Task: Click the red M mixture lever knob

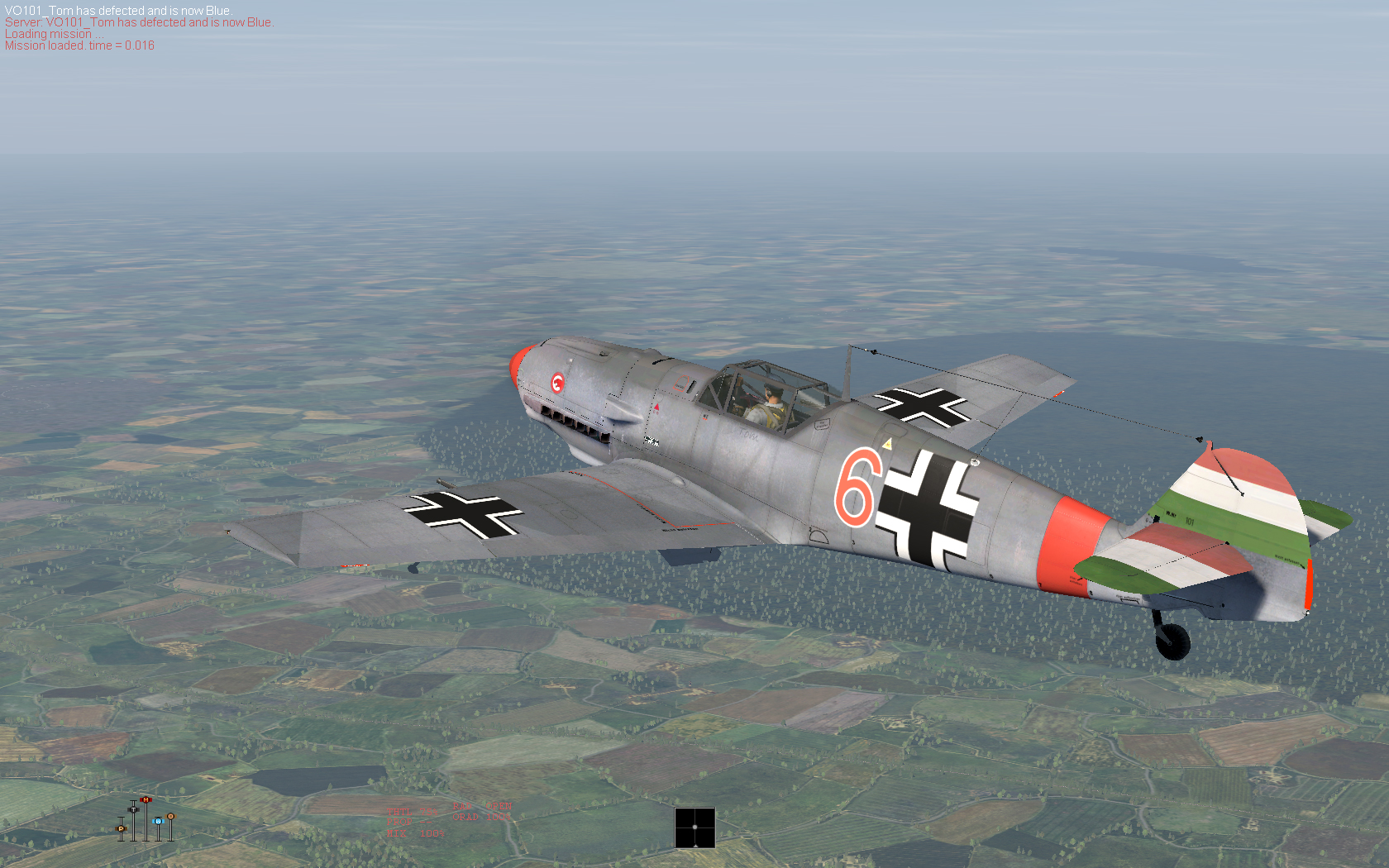Action: (x=146, y=799)
